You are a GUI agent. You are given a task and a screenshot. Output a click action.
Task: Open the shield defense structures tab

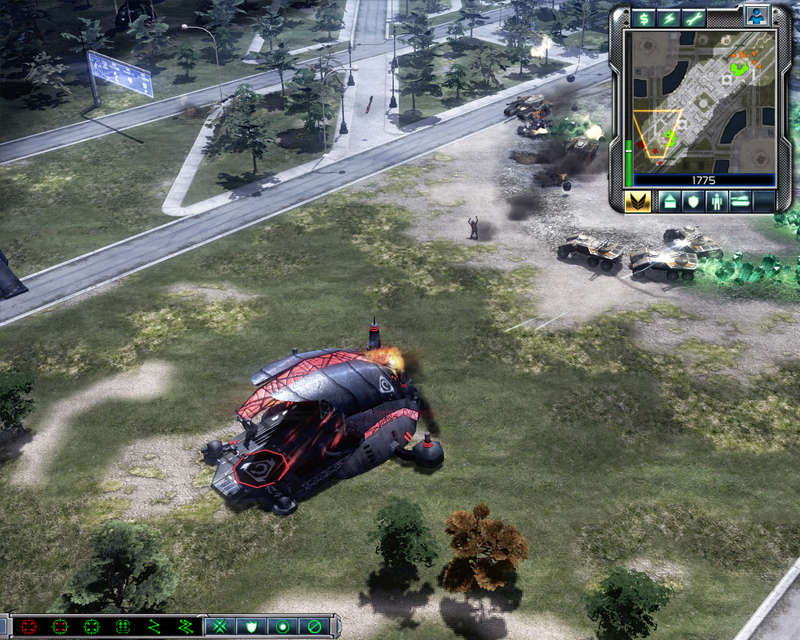tap(693, 201)
